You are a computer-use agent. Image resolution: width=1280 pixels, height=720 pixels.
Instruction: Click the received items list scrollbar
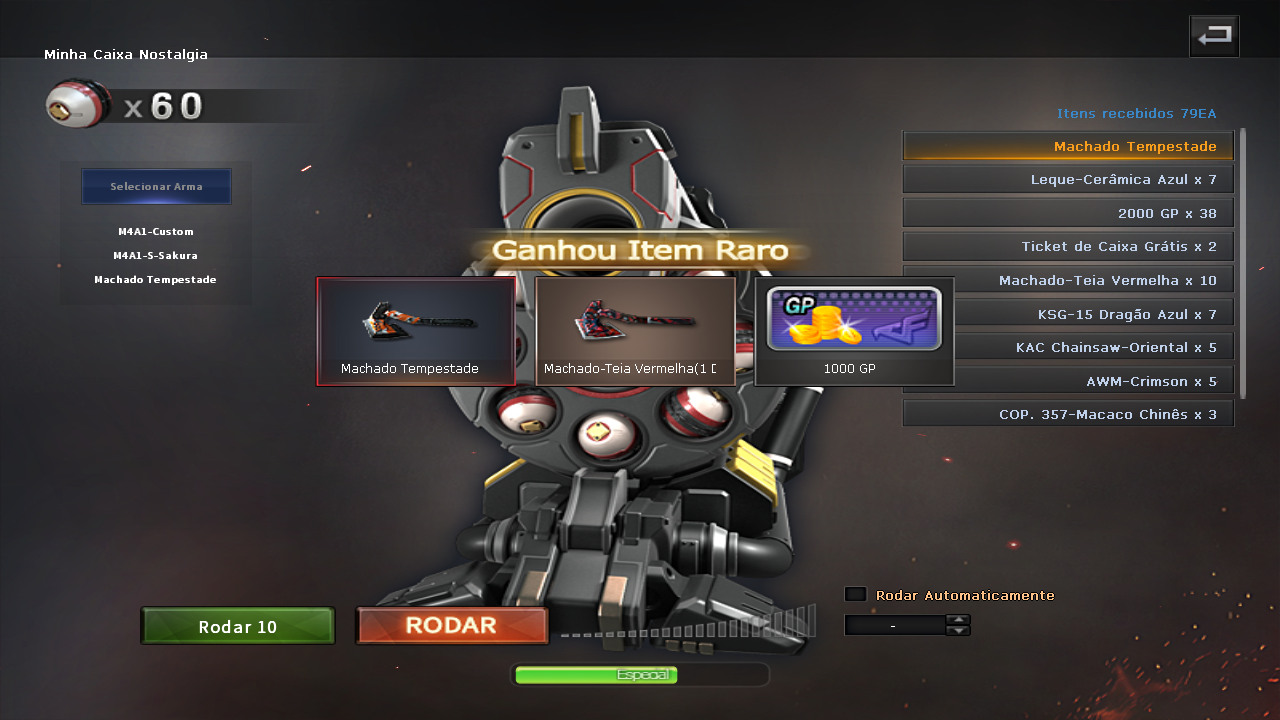[1243, 262]
